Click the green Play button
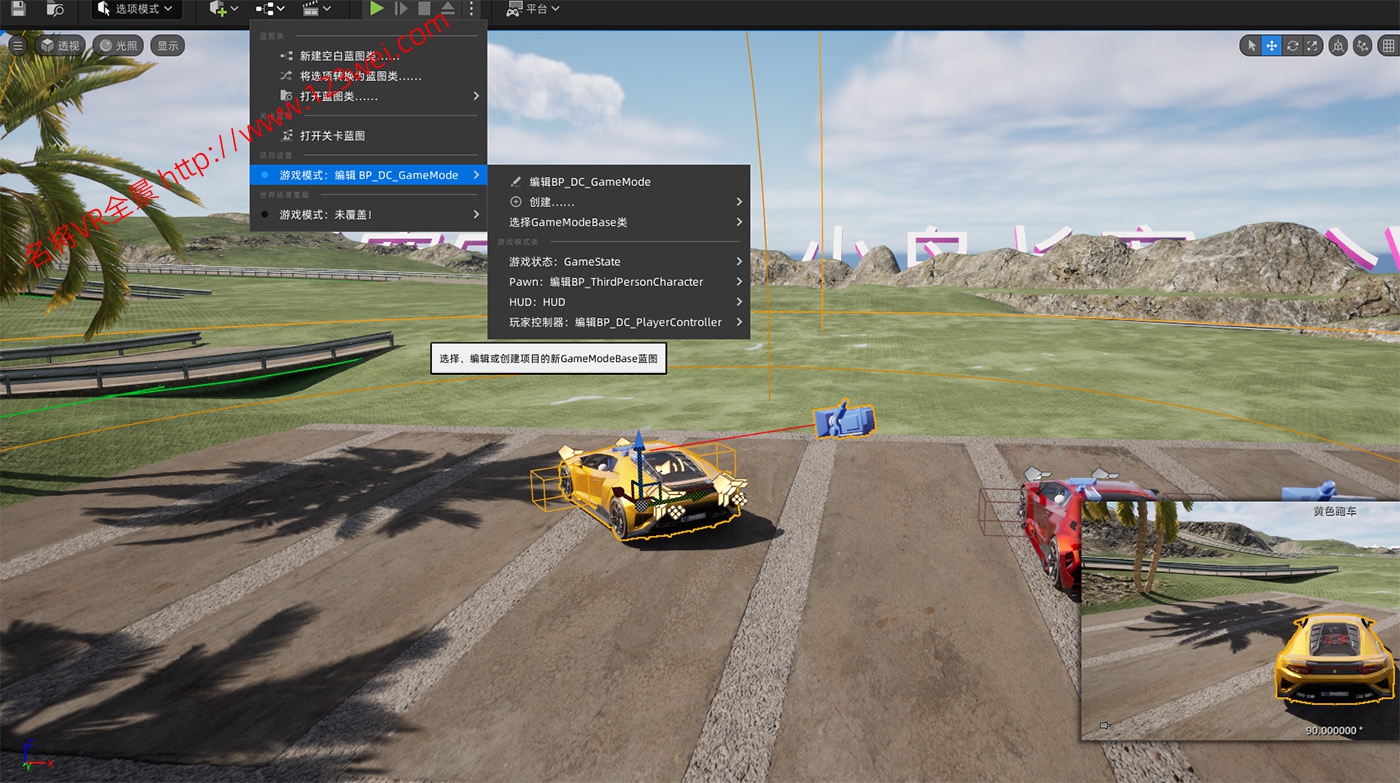This screenshot has height=783, width=1400. point(376,9)
